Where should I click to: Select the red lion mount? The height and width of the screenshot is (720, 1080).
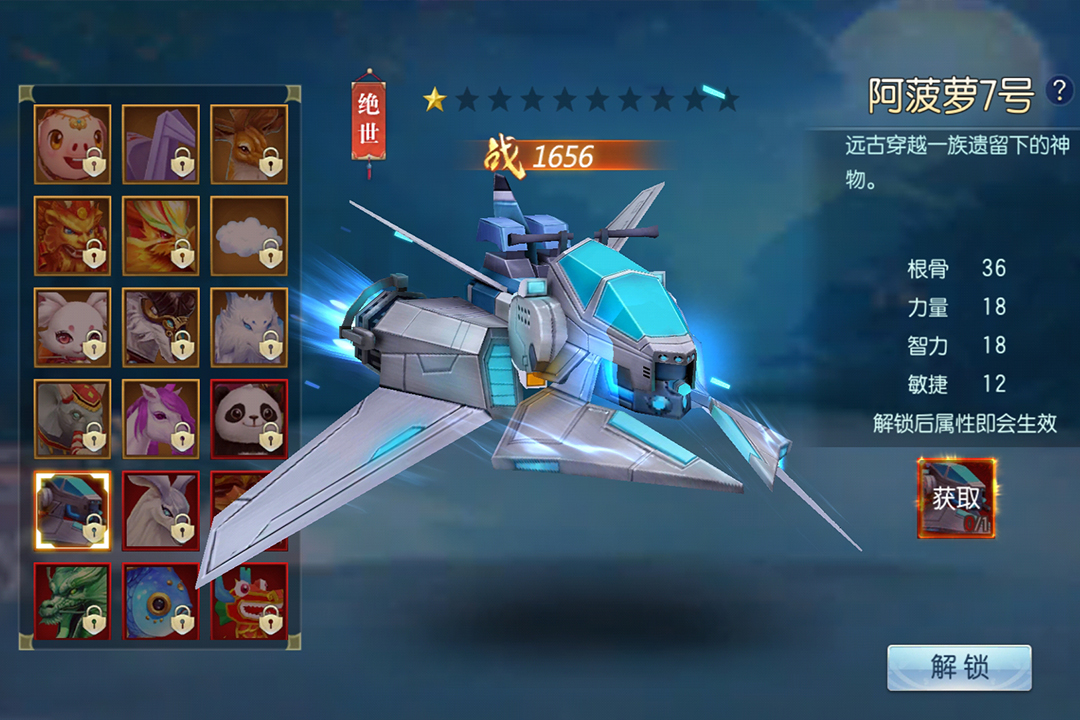[x=72, y=235]
